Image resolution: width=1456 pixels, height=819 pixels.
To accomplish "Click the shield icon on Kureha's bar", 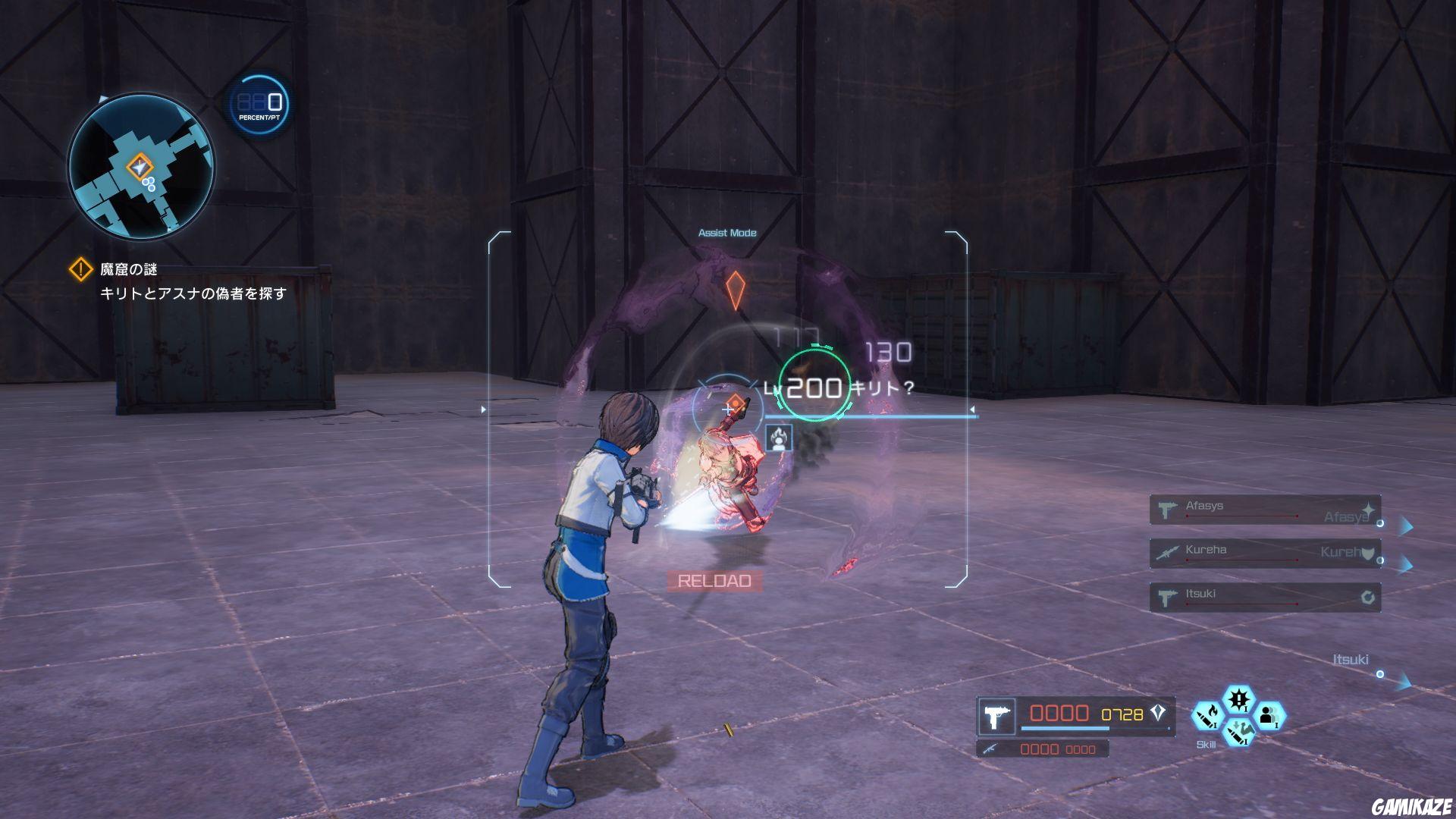I will (x=1368, y=557).
